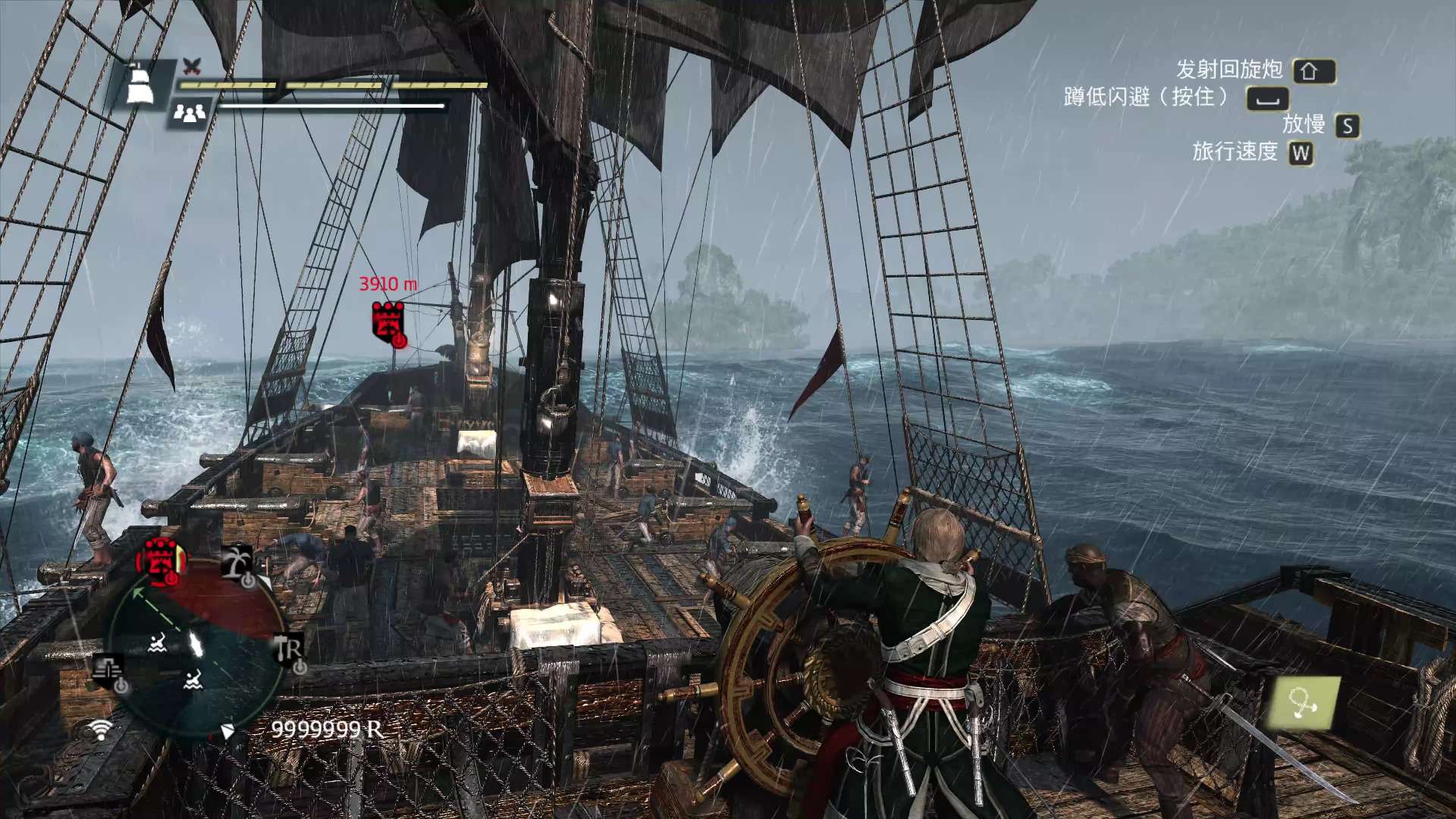Select the crew members icon

(x=190, y=115)
